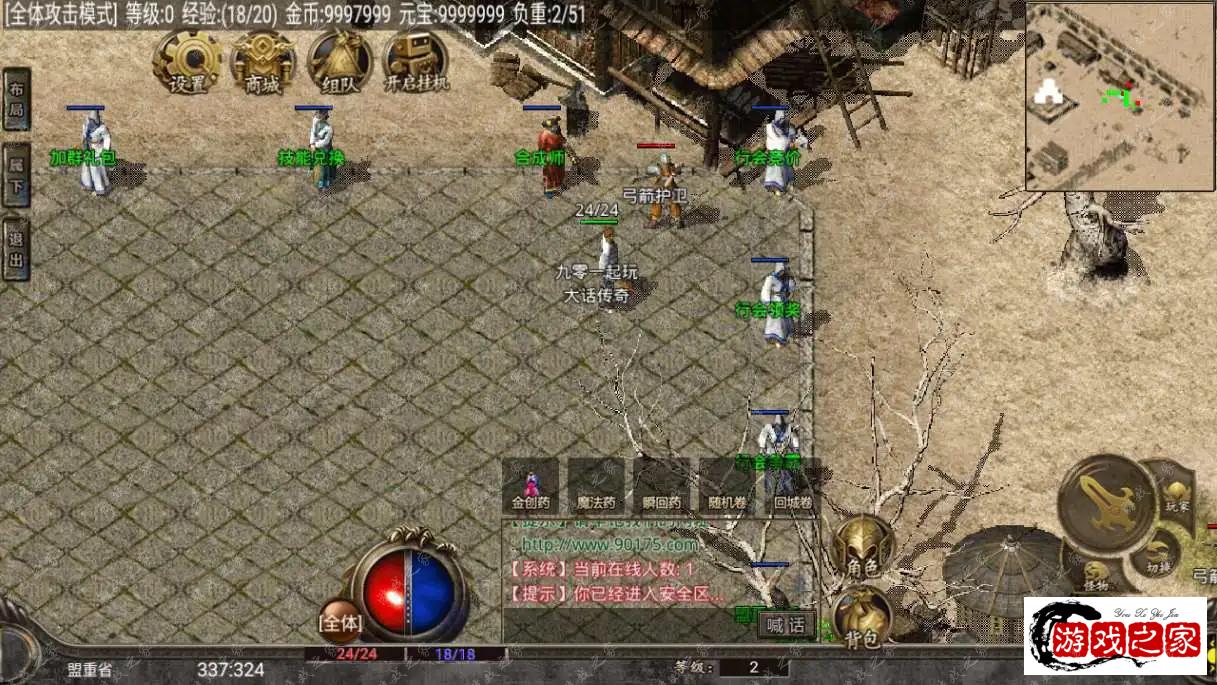Screen dimensions: 1217x685
Task: Activate 开启挂机 auto-play
Action: 416,60
